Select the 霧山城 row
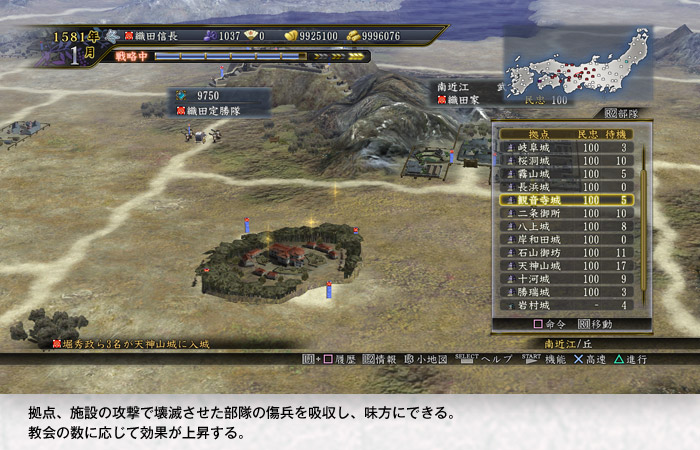700x450 pixels. tap(566, 173)
